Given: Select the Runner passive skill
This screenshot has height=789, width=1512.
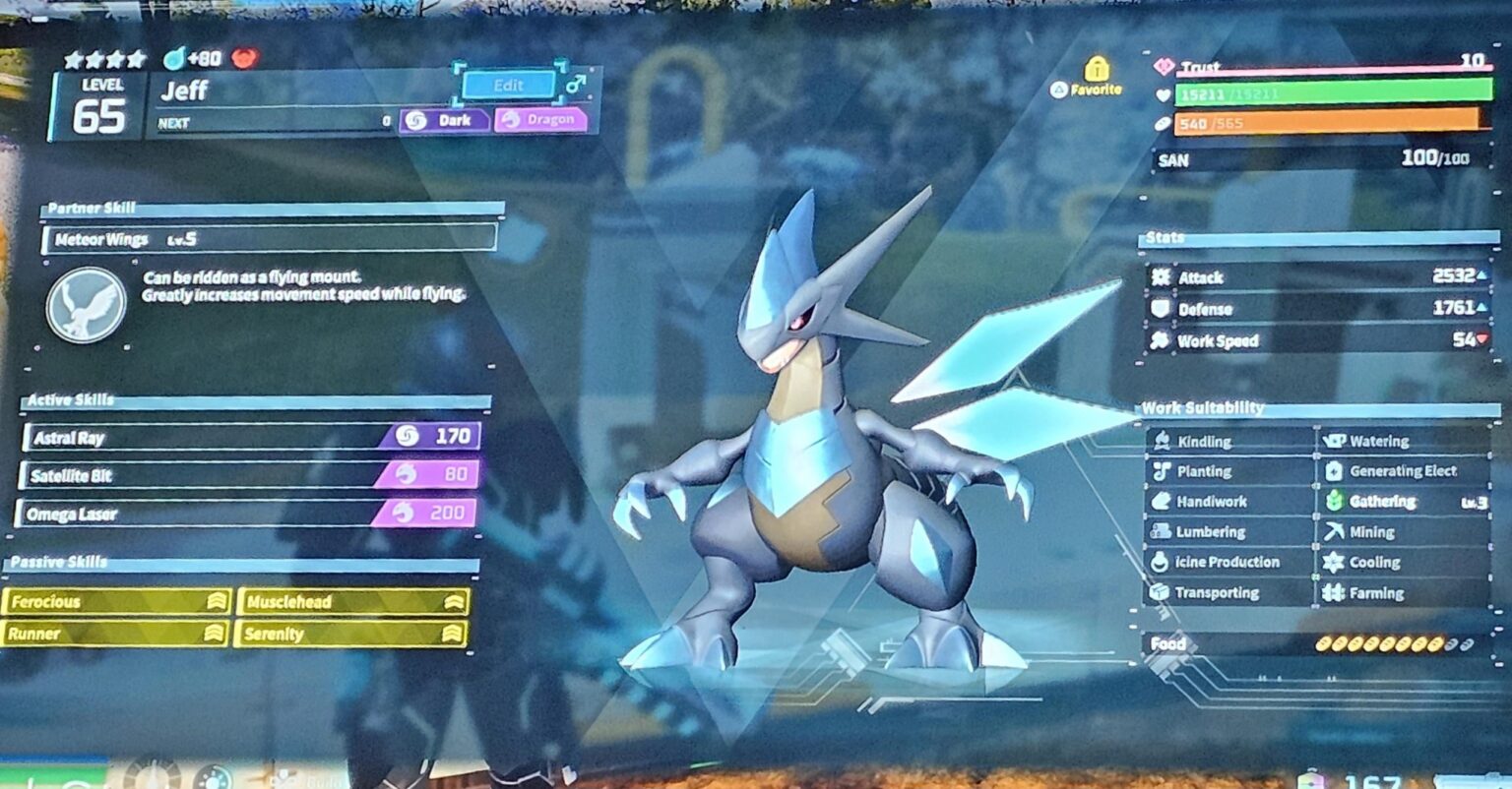Looking at the screenshot, I should point(116,635).
